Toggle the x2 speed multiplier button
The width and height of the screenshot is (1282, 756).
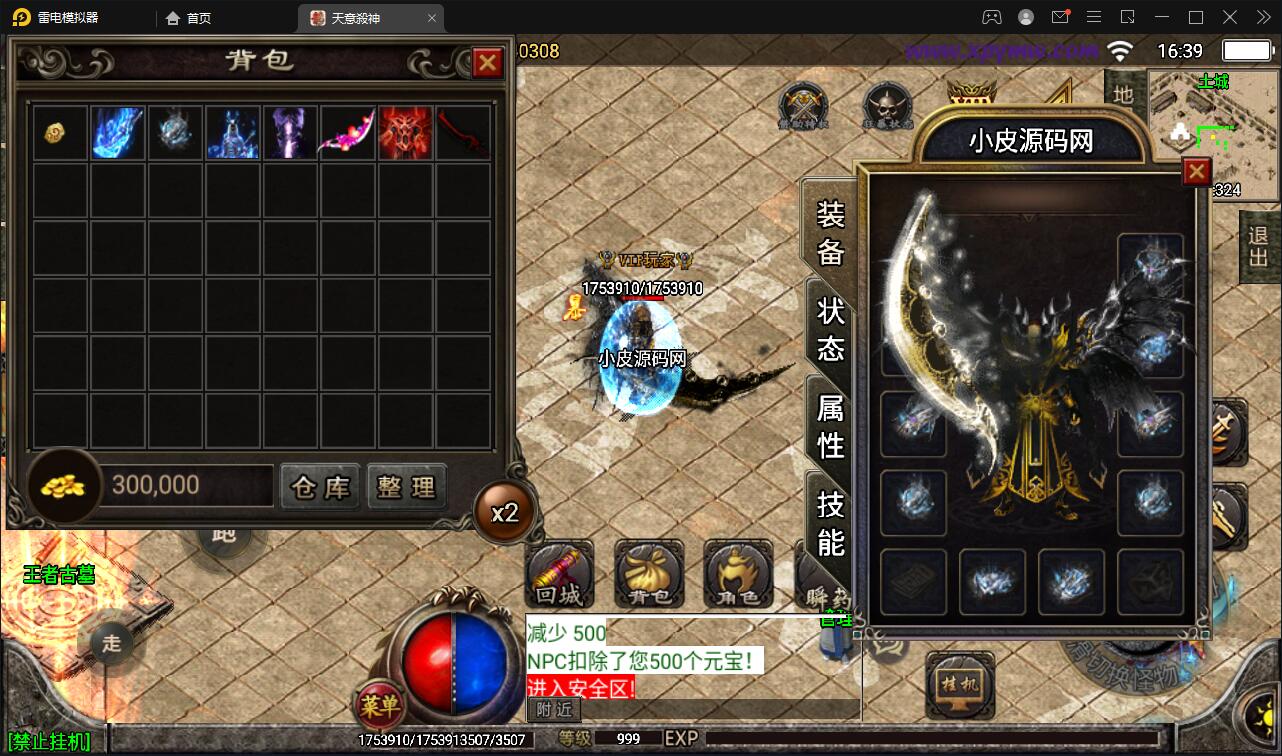pos(505,512)
